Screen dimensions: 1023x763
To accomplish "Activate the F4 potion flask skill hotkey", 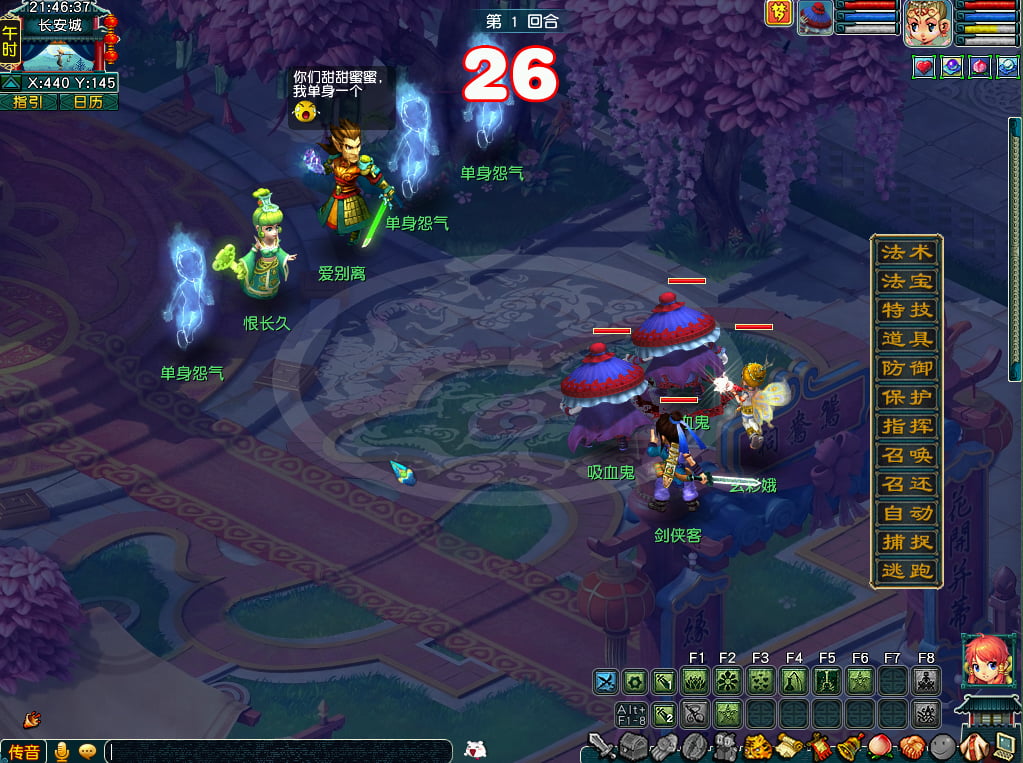I will pyautogui.click(x=794, y=682).
